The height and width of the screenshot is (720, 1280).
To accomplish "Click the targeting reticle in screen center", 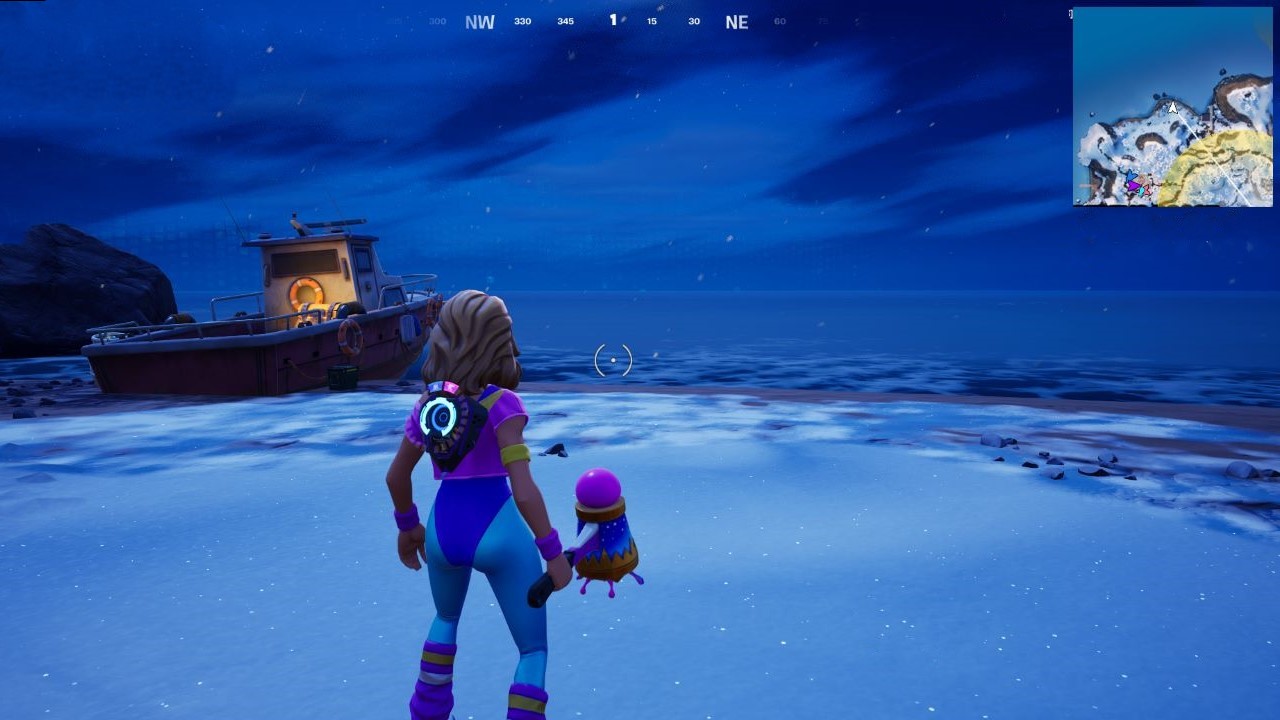I will tap(611, 360).
